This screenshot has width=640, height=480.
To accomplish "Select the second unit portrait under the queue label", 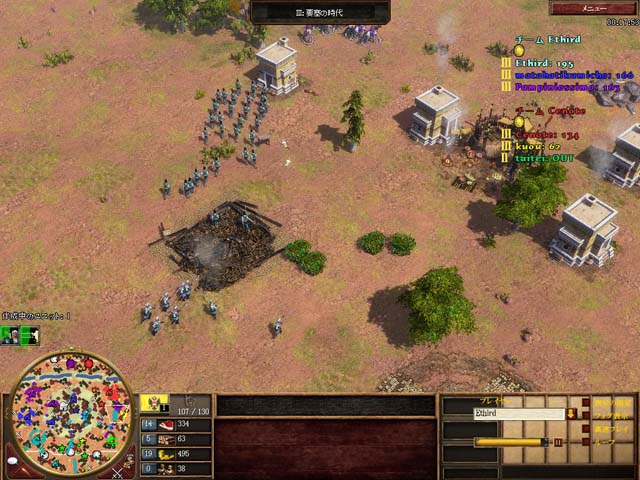I will click(29, 334).
